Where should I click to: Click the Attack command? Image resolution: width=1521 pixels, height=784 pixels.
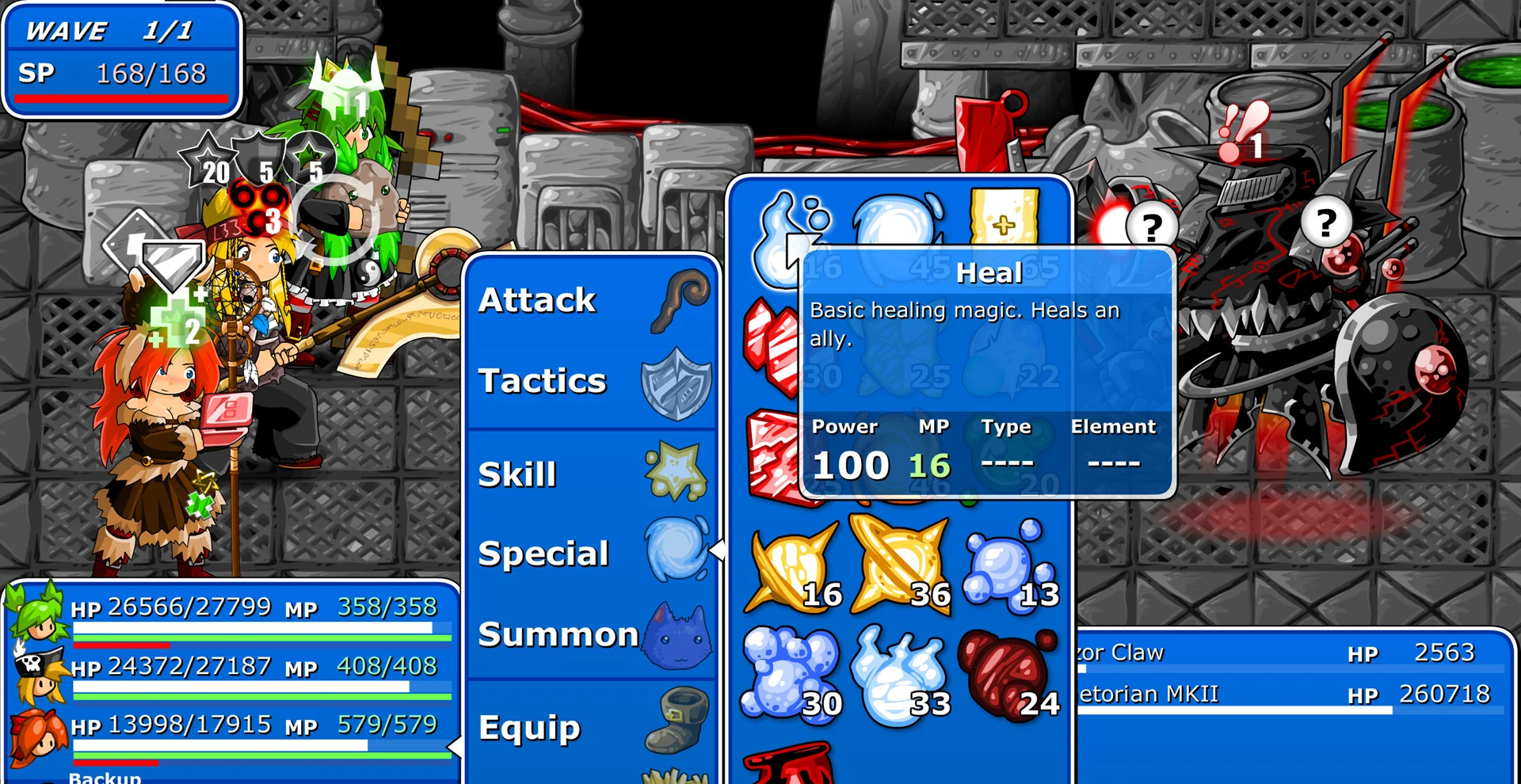tap(536, 299)
